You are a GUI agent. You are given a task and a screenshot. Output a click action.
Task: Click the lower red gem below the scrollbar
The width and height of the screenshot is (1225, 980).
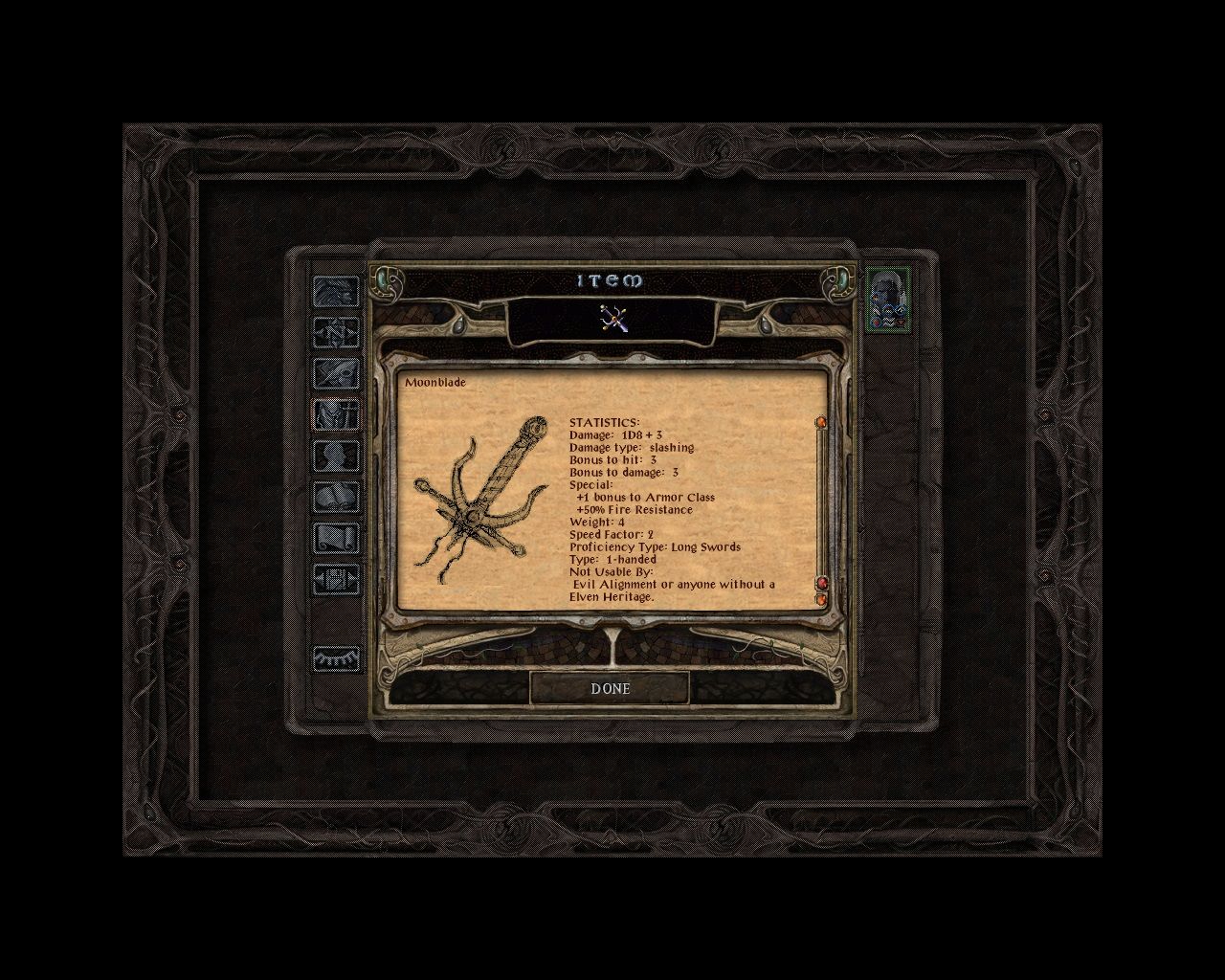coord(821,599)
